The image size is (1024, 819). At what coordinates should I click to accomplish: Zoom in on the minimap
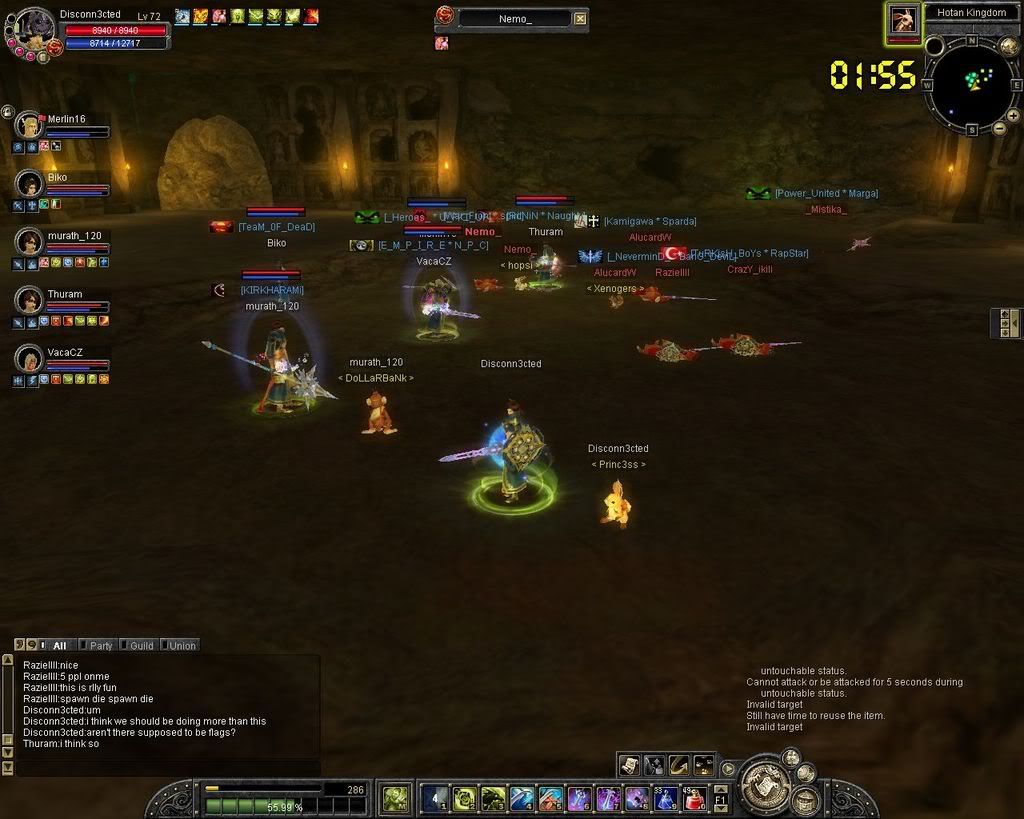pos(1013,116)
